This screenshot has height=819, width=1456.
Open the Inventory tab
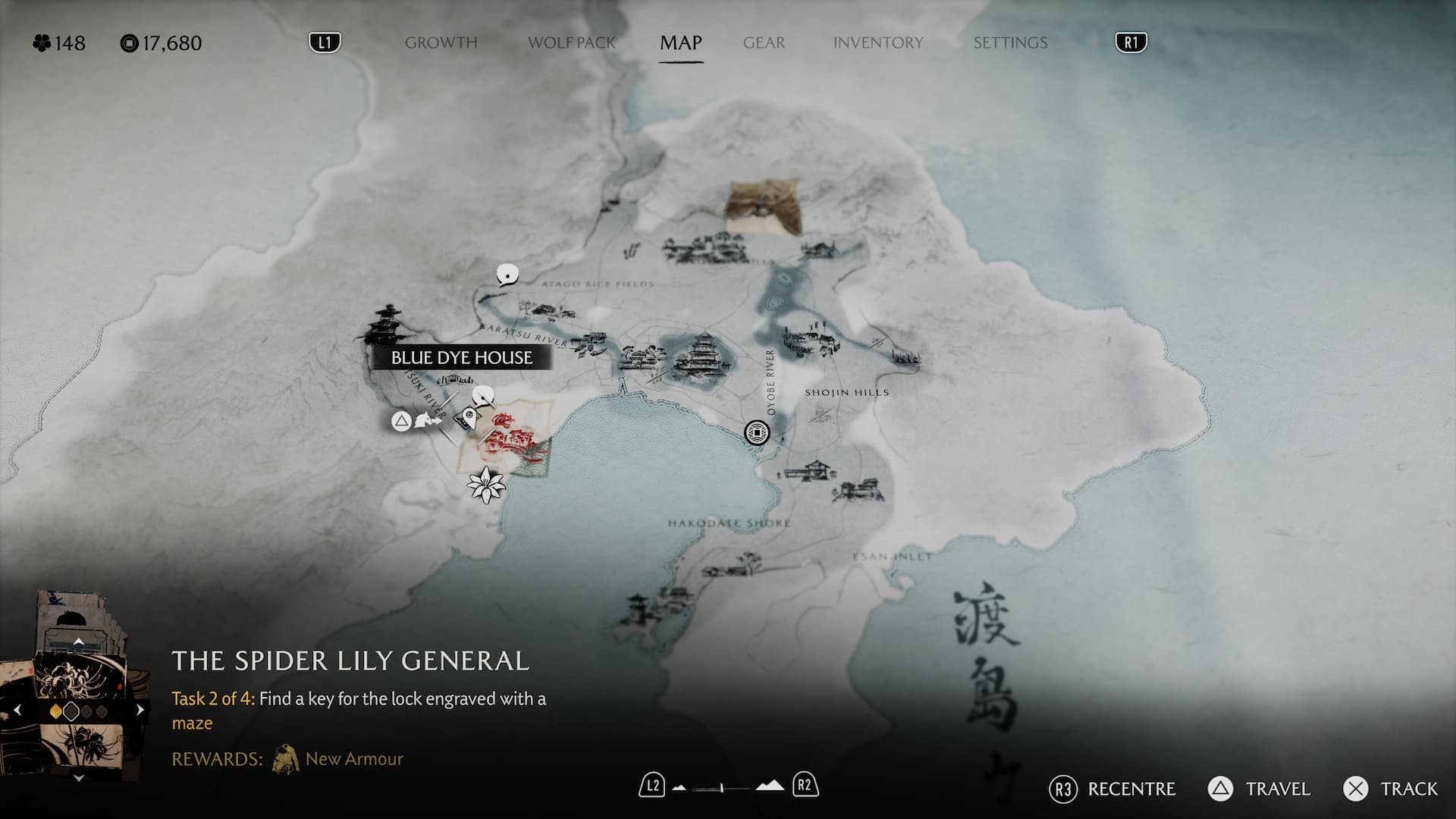878,43
